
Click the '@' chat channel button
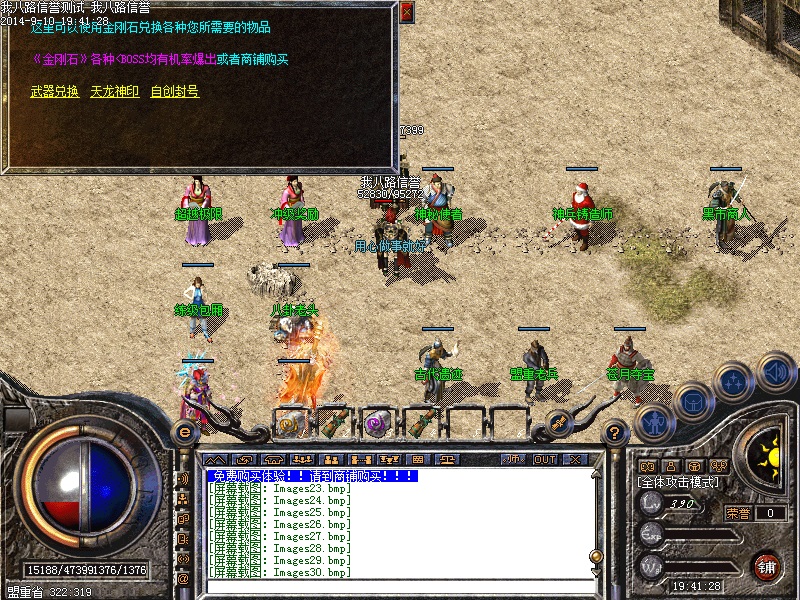click(183, 578)
